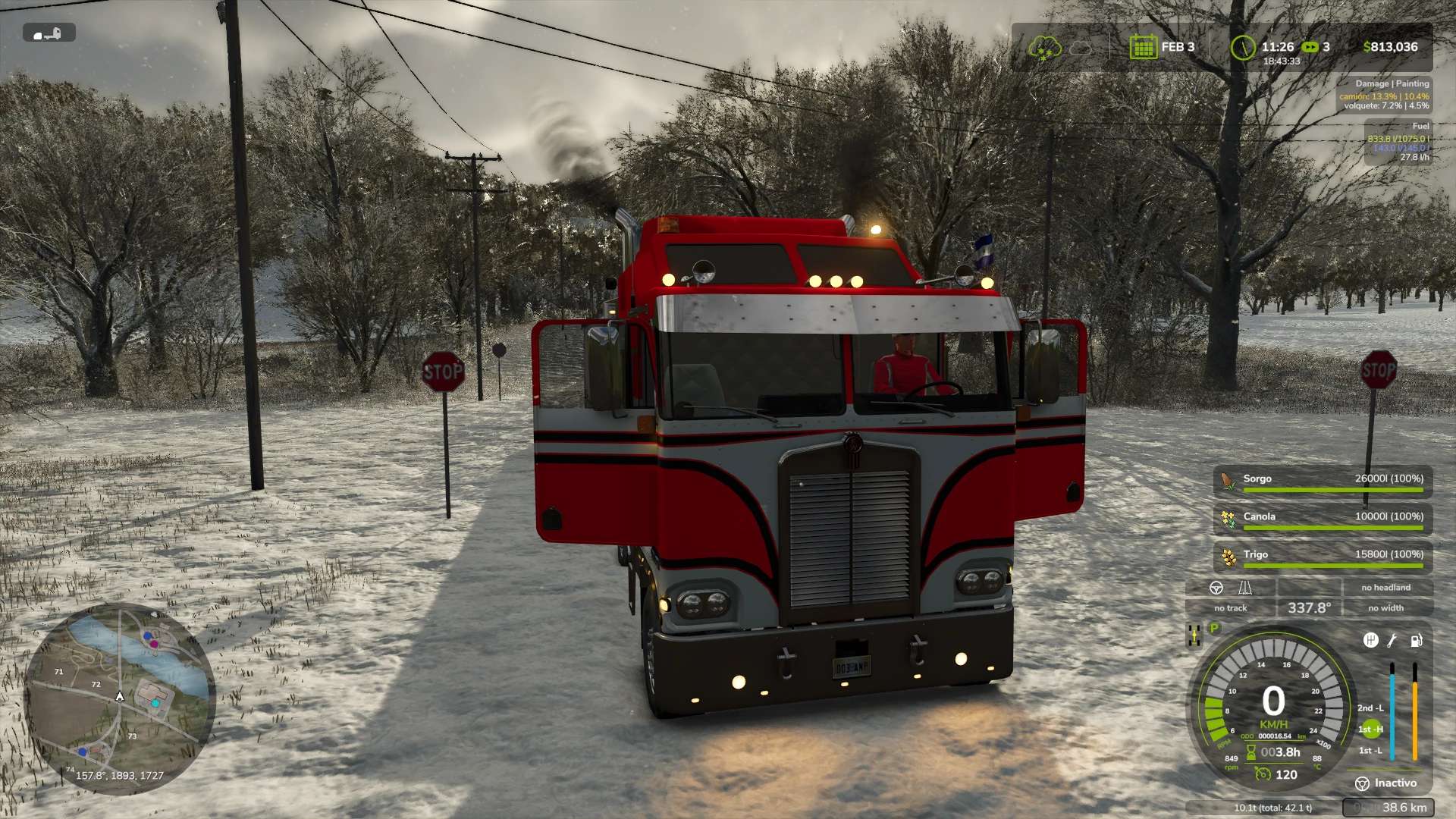Select the magenta marker on the minimap
The image size is (1456, 819).
154,644
